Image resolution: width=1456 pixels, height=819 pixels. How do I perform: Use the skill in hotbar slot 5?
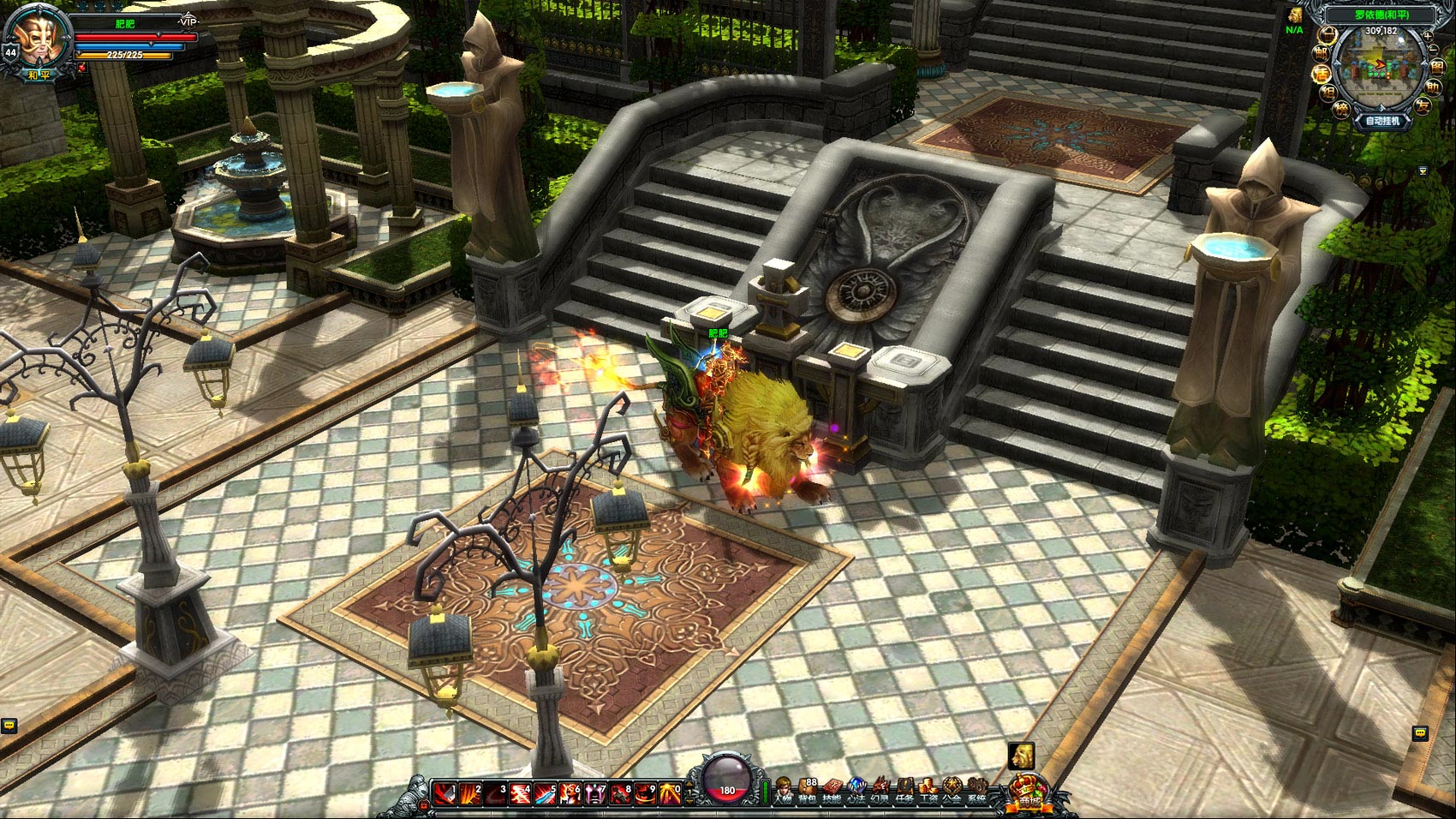click(545, 794)
